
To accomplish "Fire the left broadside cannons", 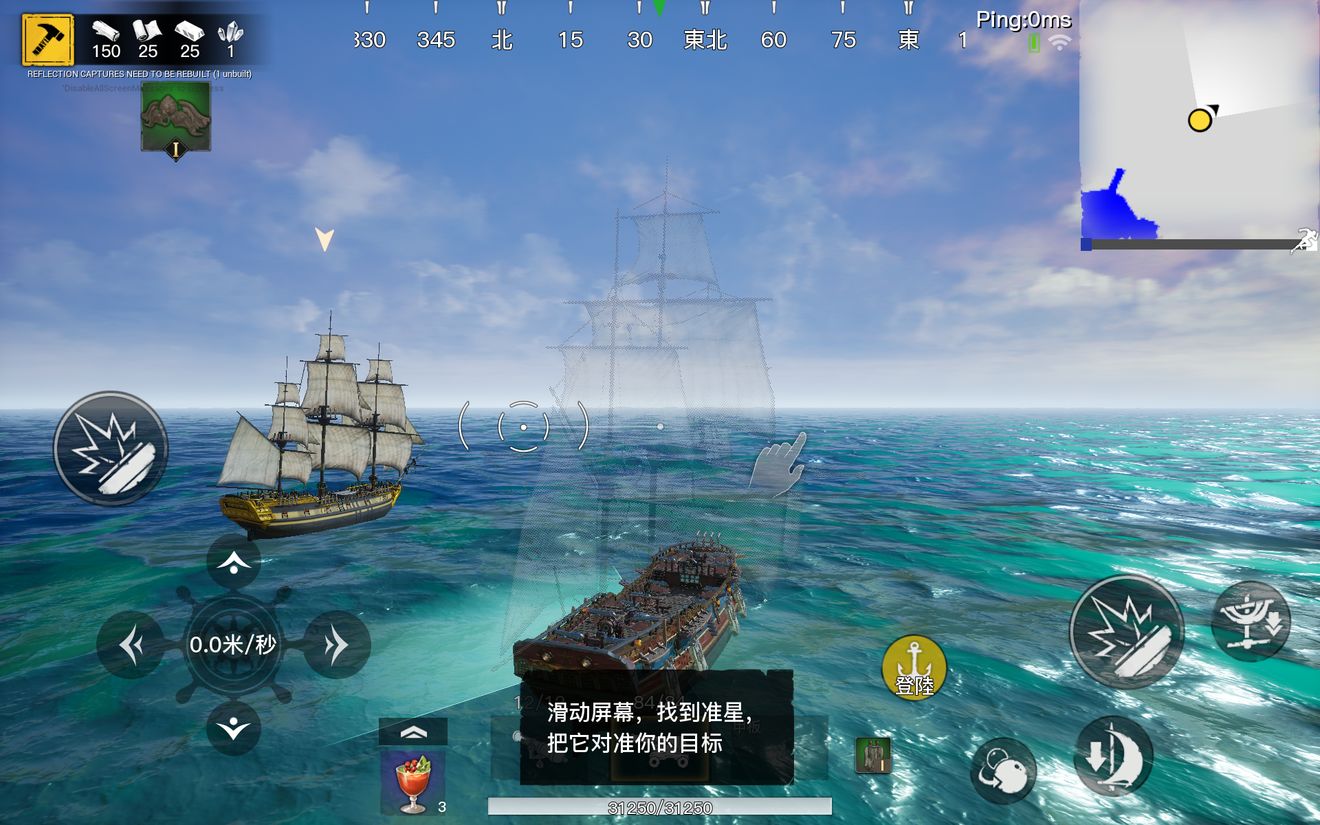I will point(110,448).
